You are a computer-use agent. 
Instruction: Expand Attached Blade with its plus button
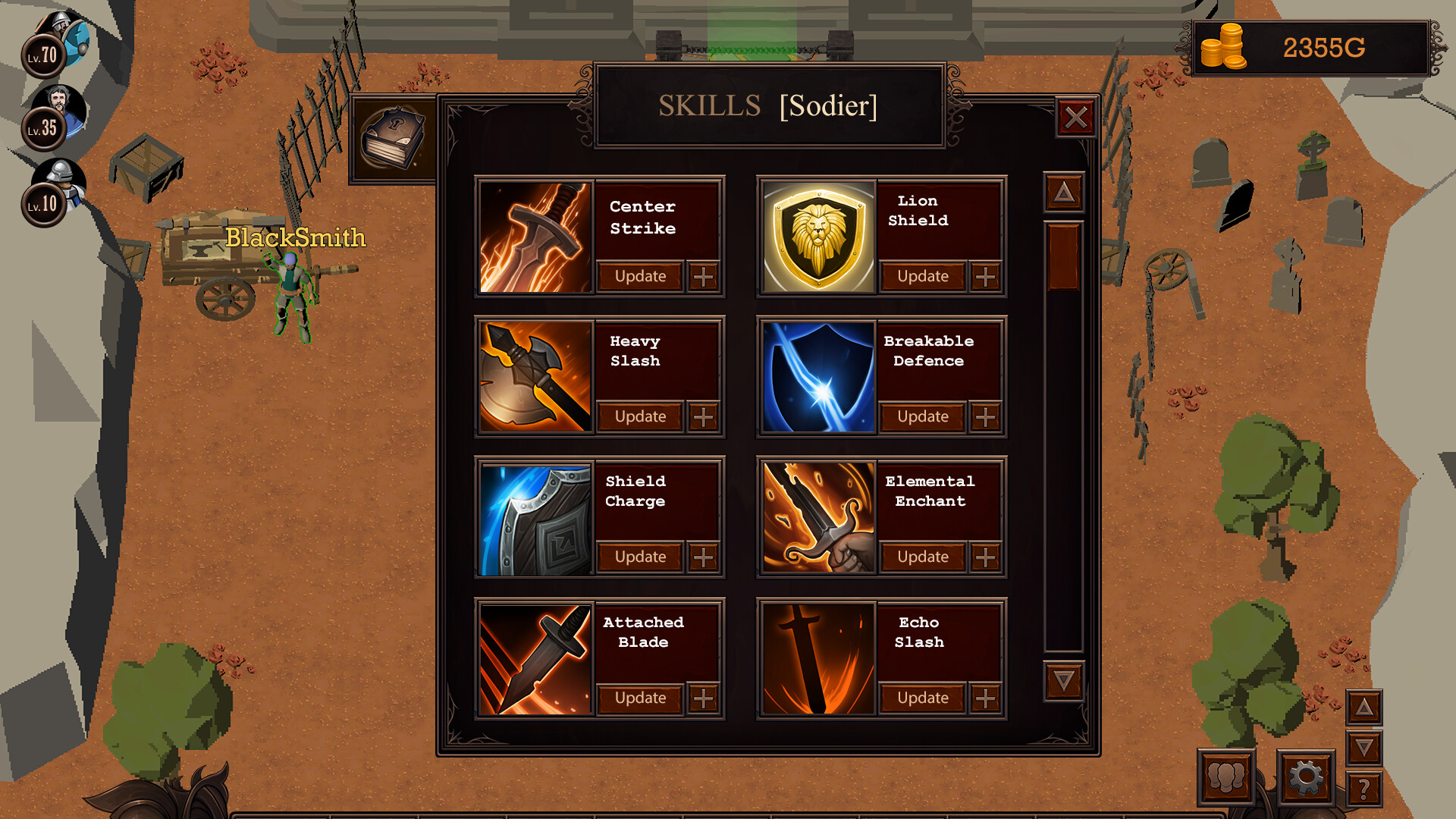704,698
